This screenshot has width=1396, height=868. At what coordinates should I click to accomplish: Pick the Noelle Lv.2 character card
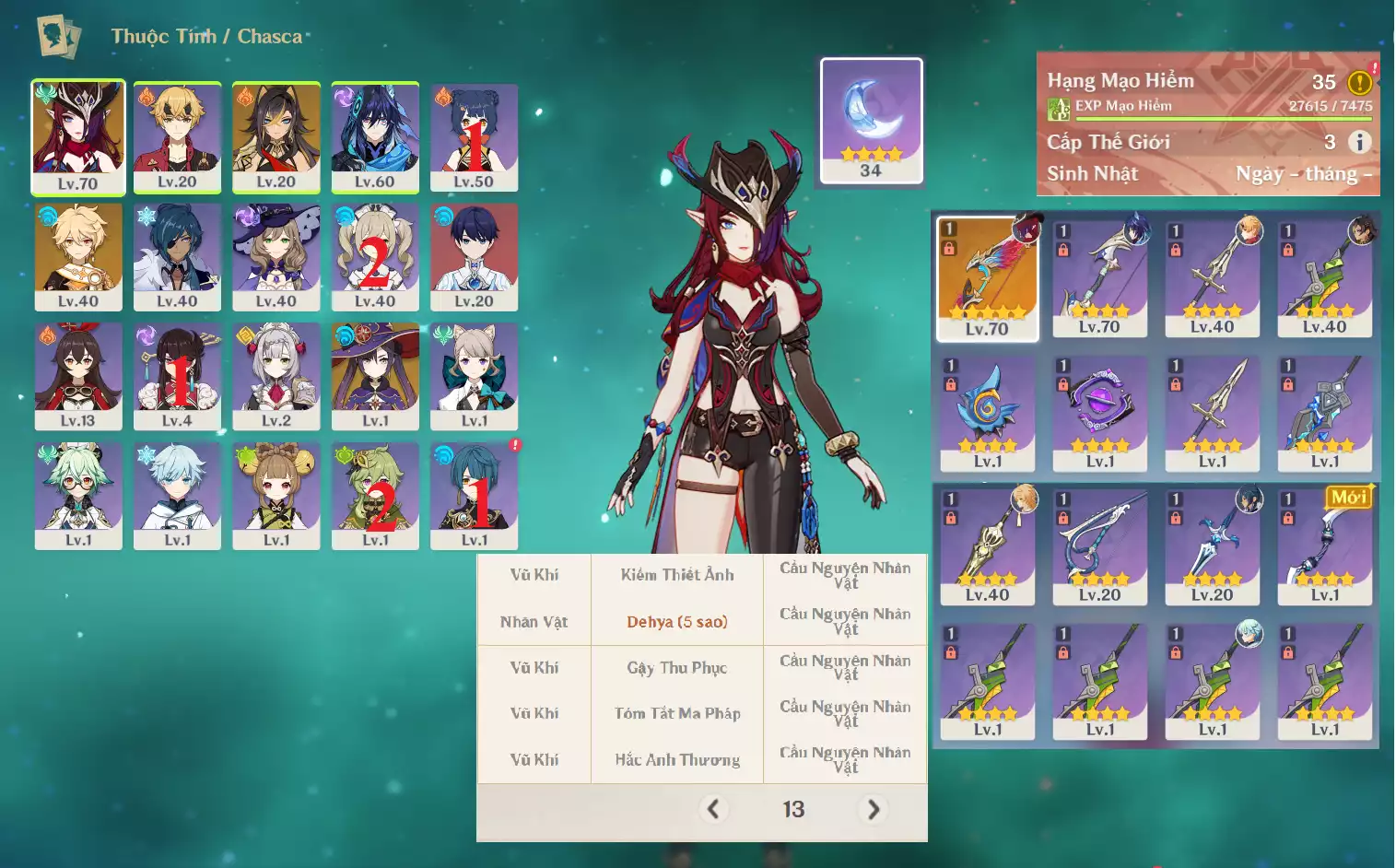(x=276, y=375)
